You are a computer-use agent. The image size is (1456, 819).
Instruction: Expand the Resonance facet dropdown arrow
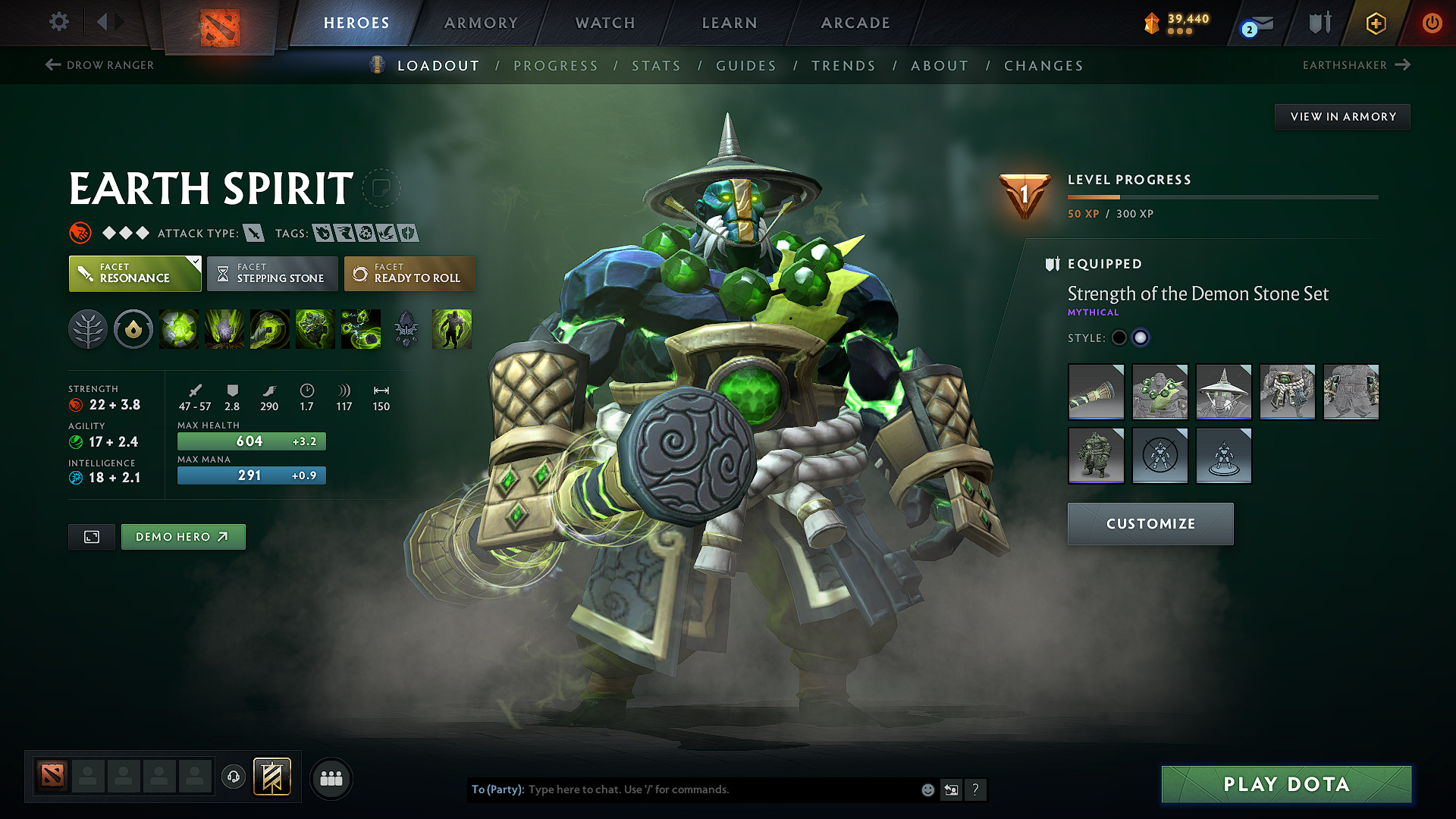pos(196,262)
